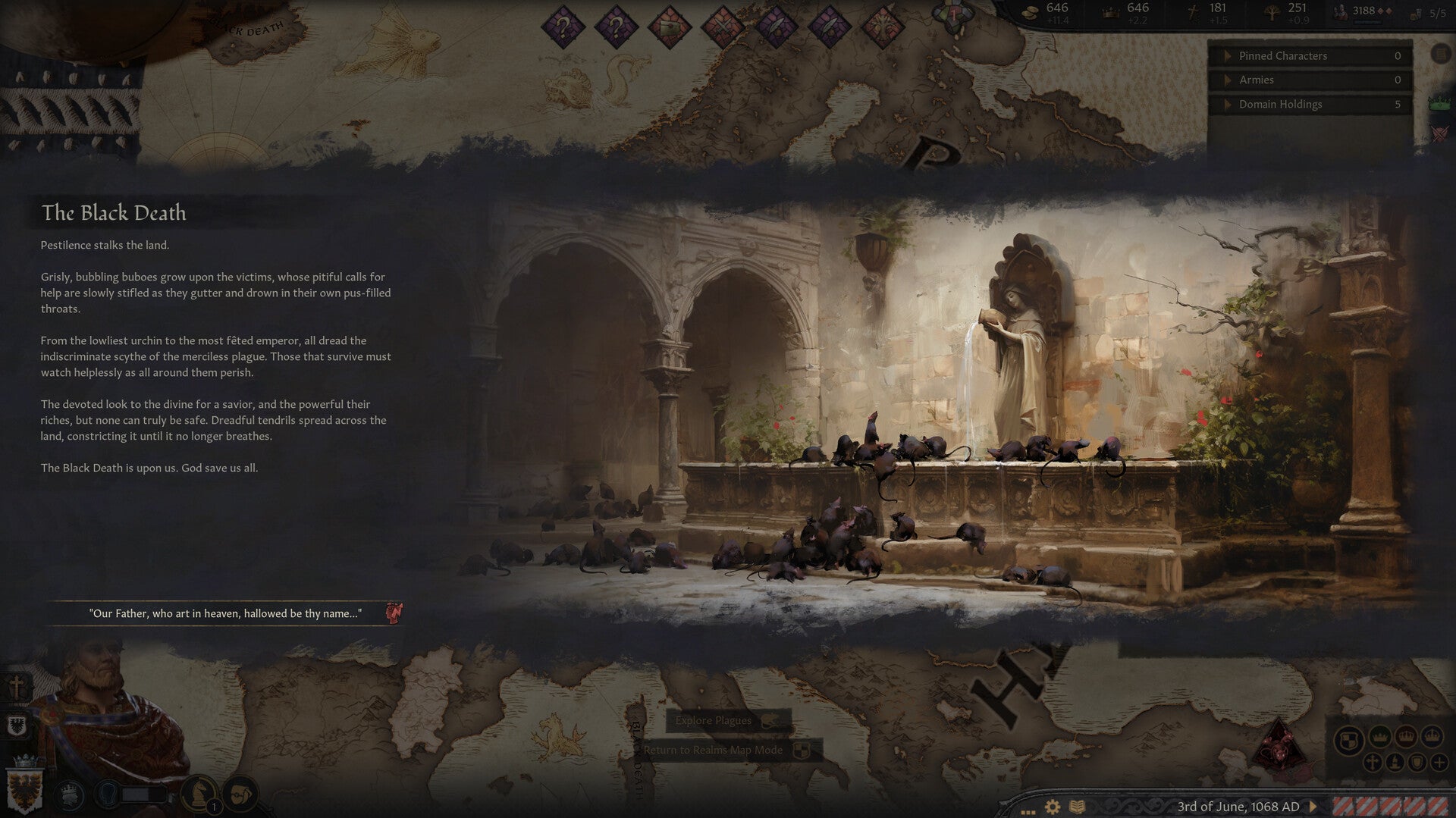Choose the "Our Father, who art in heaven" response
This screenshot has width=1456, height=818.
(224, 613)
